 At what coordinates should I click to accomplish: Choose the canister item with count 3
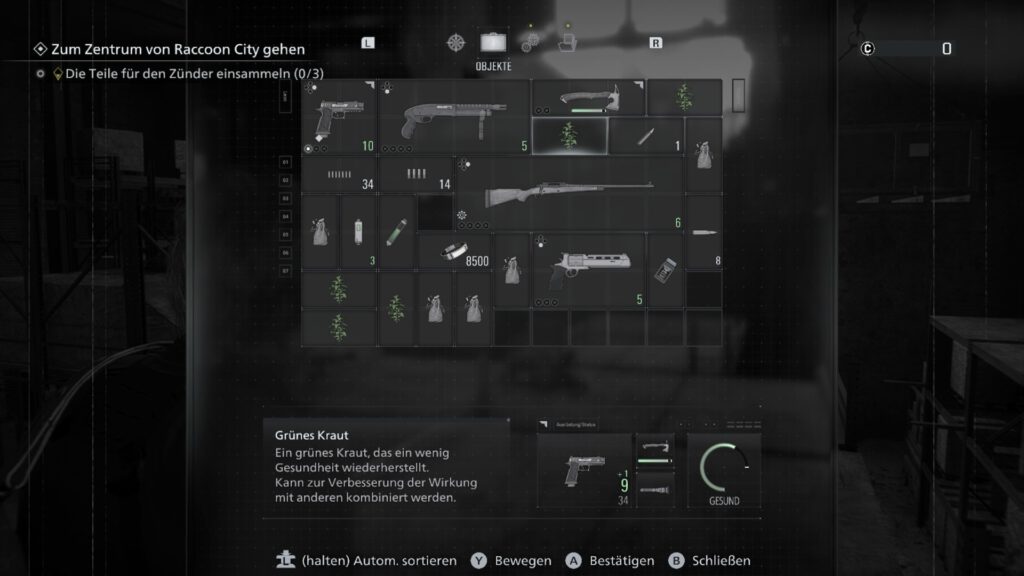tap(359, 232)
